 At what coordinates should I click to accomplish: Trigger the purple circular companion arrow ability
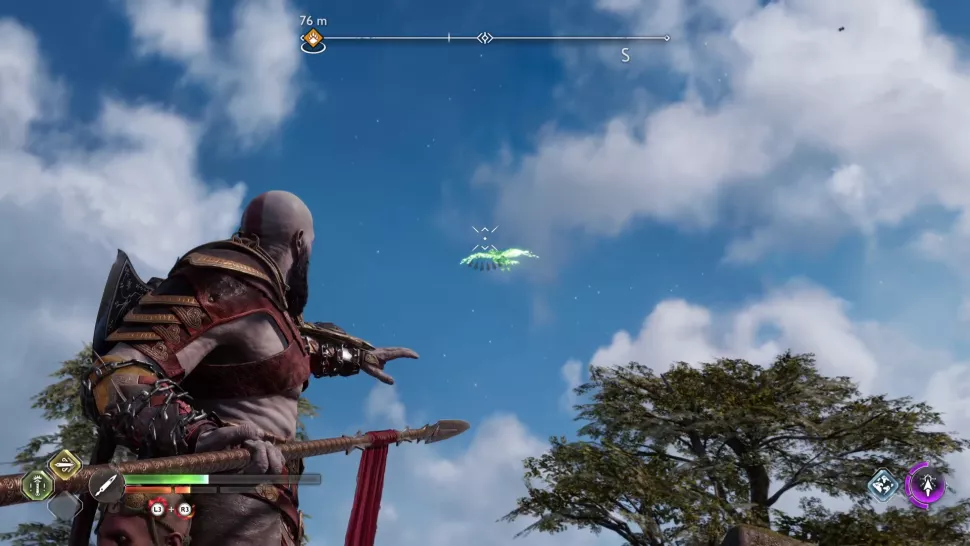point(925,485)
